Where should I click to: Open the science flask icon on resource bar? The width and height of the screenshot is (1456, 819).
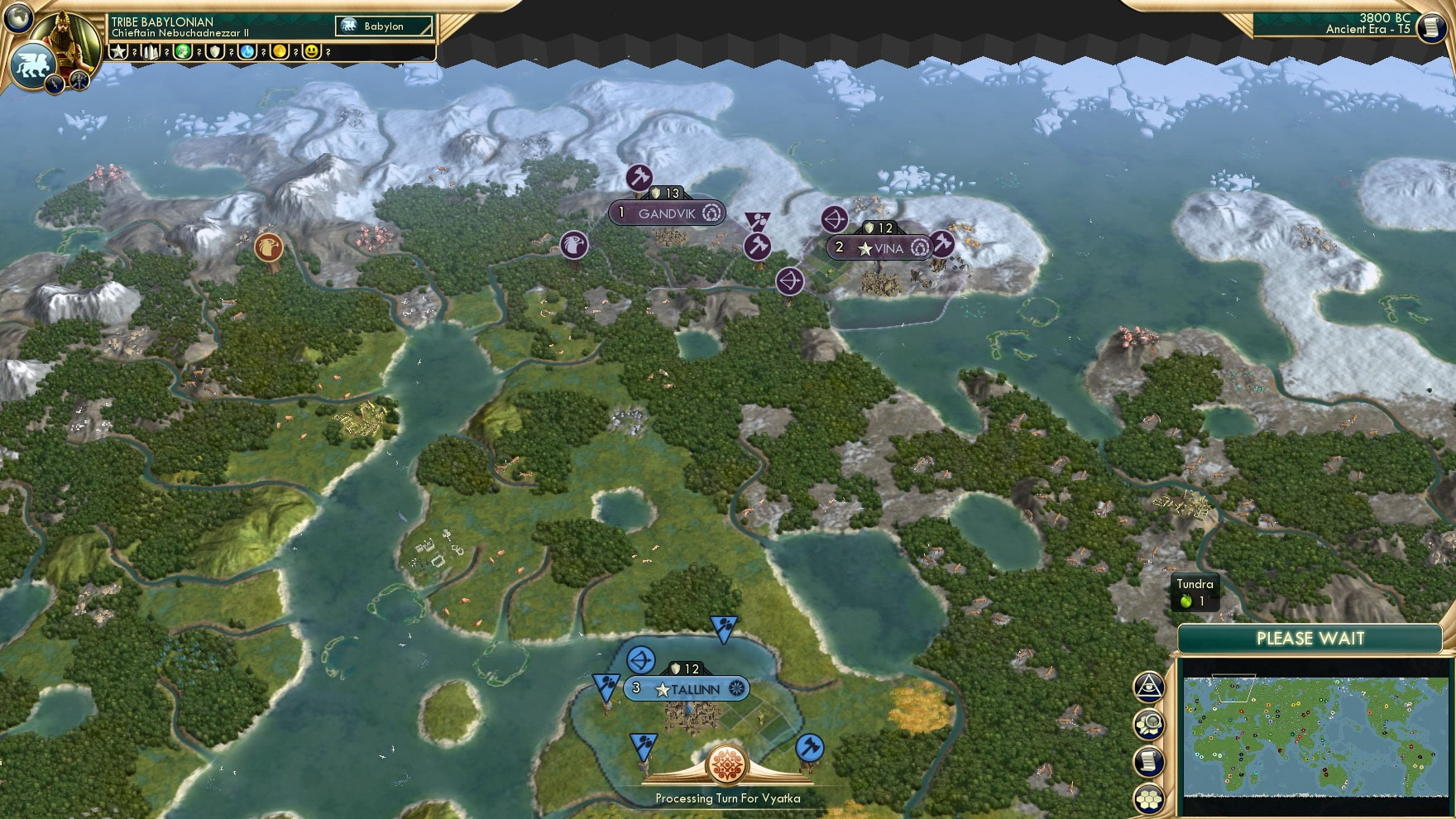click(x=246, y=52)
